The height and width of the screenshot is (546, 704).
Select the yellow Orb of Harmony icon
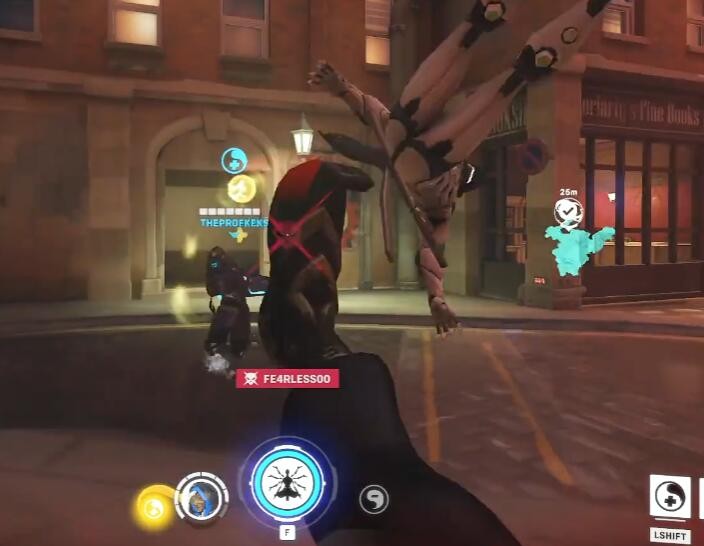click(x=155, y=506)
